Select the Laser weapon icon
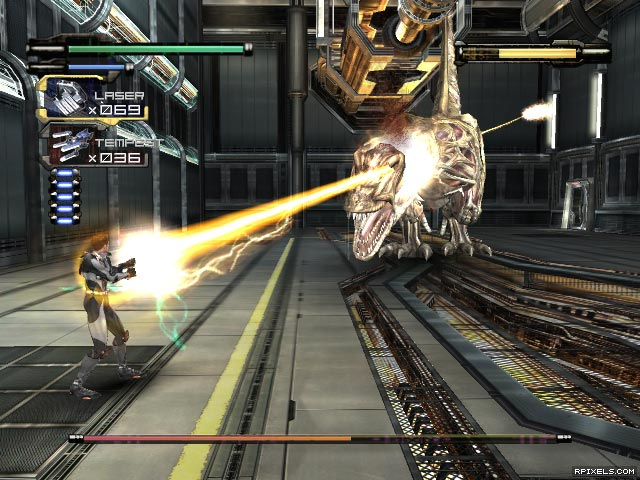This screenshot has width=640, height=480. coord(62,96)
